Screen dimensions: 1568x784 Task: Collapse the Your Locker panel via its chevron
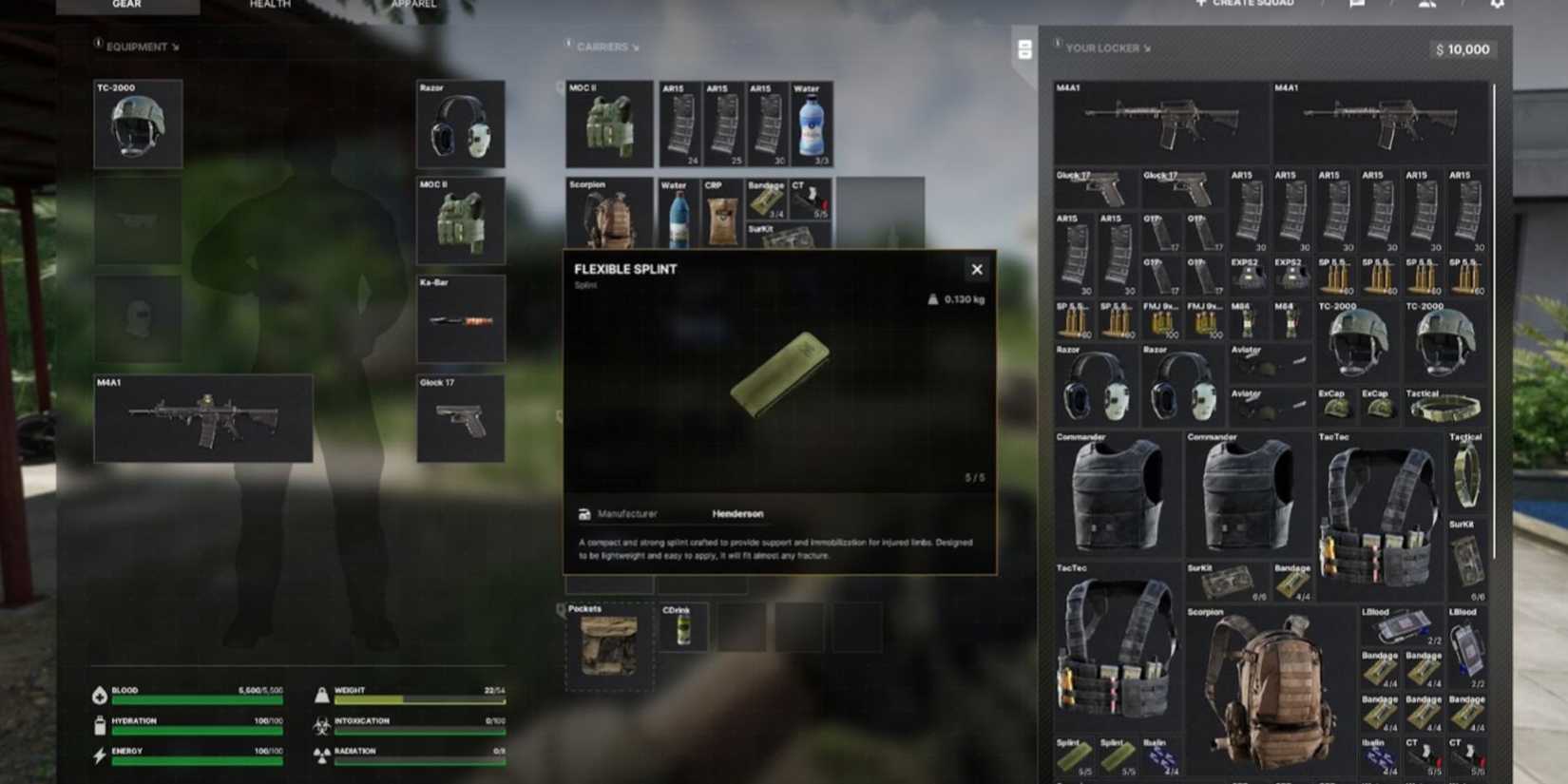click(1149, 46)
